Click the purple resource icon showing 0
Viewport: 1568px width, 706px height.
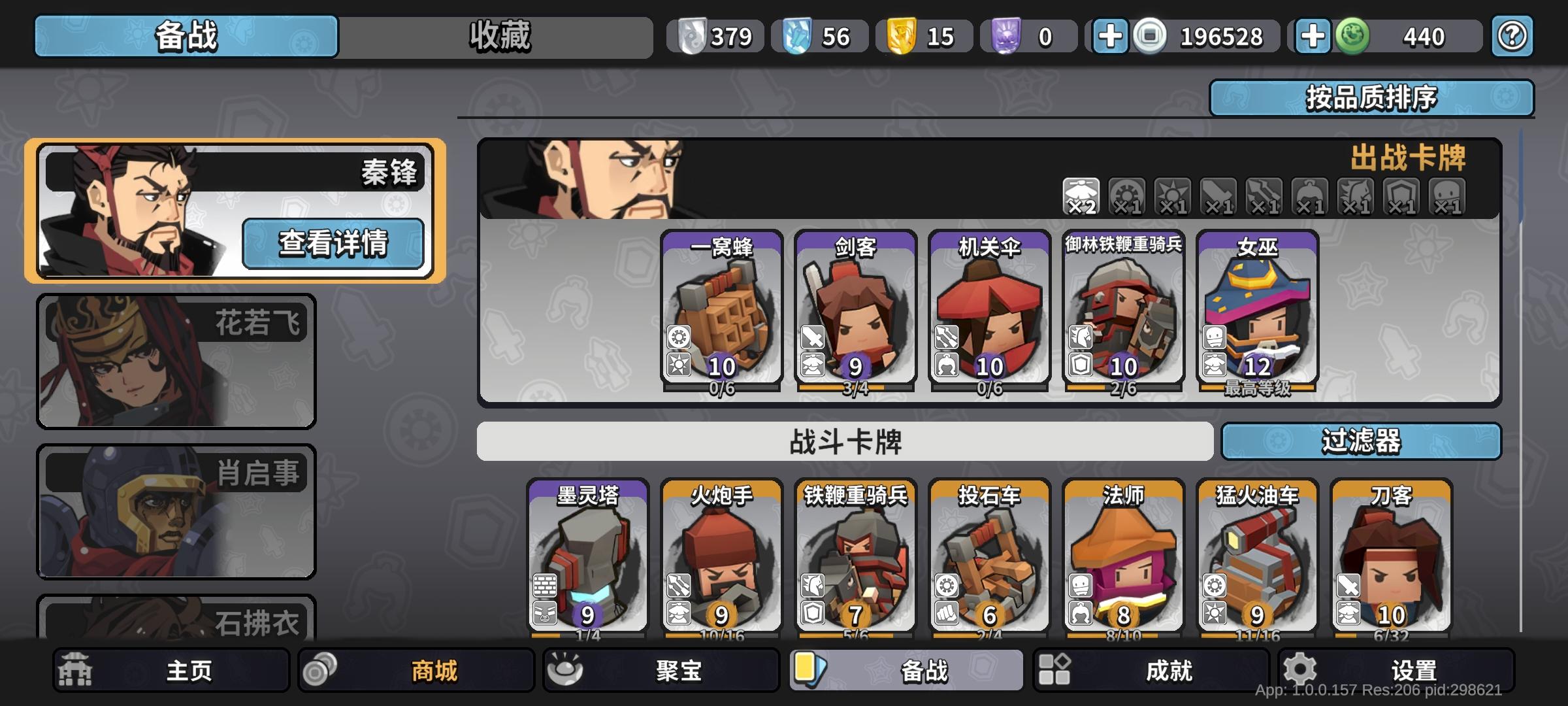pos(1007,37)
